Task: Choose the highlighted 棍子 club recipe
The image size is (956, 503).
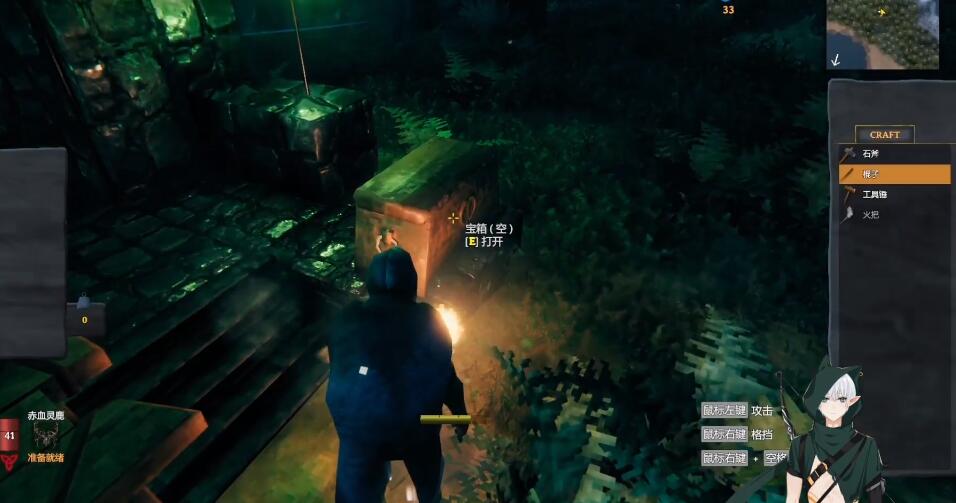Action: point(893,174)
